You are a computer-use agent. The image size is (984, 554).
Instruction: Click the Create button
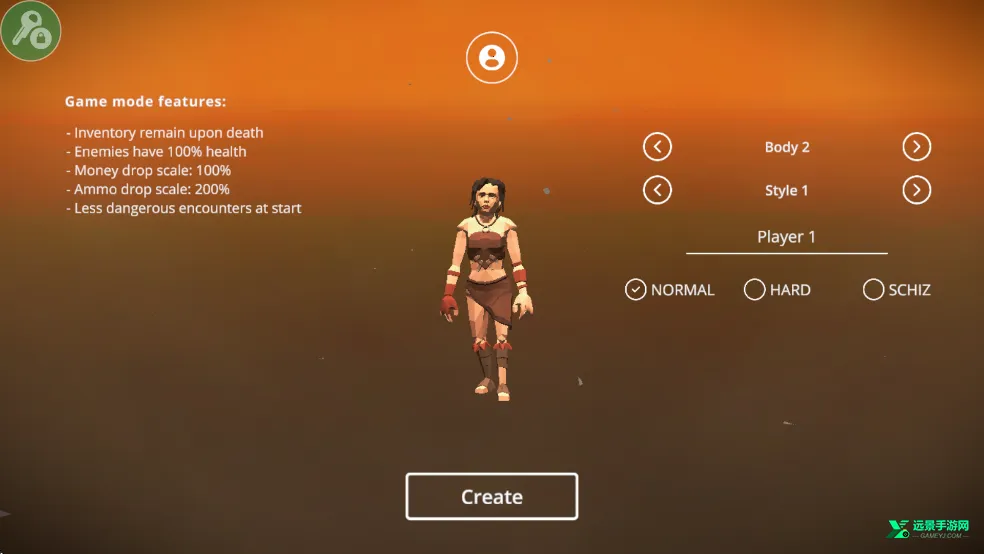pos(491,496)
